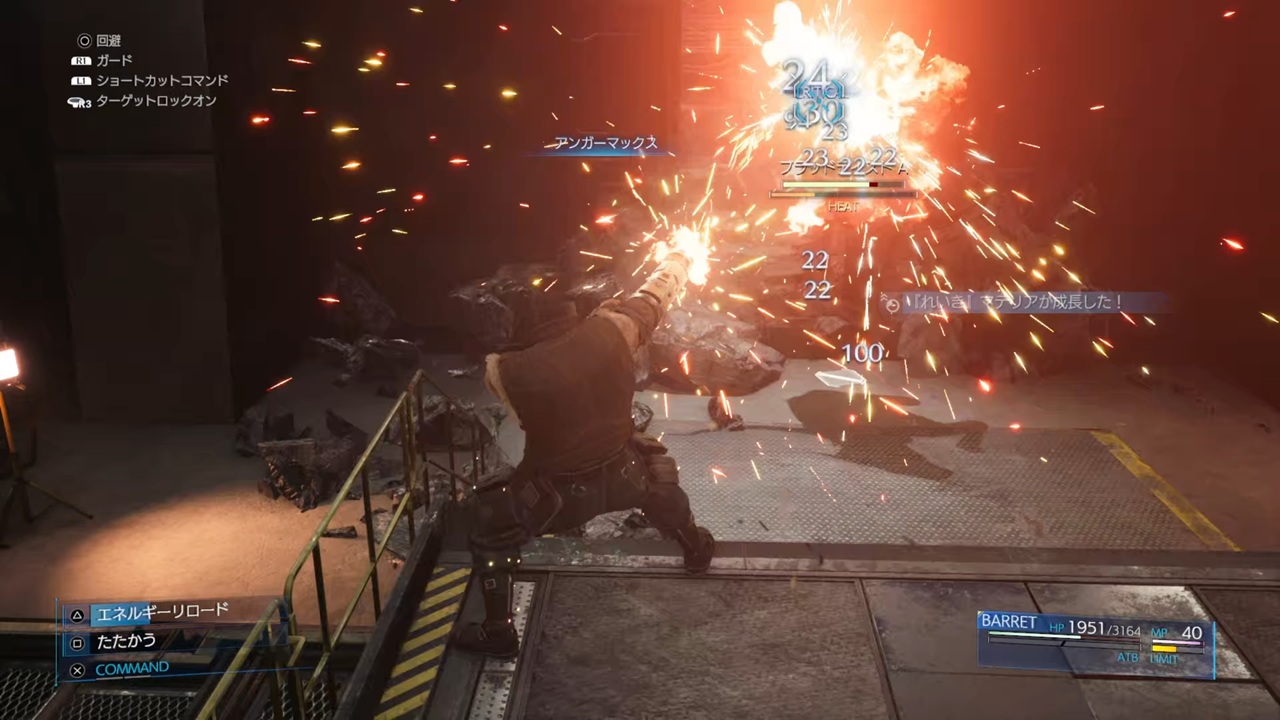Viewport: 1280px width, 720px height.
Task: Open the COMMAND menu
Action: click(132, 668)
